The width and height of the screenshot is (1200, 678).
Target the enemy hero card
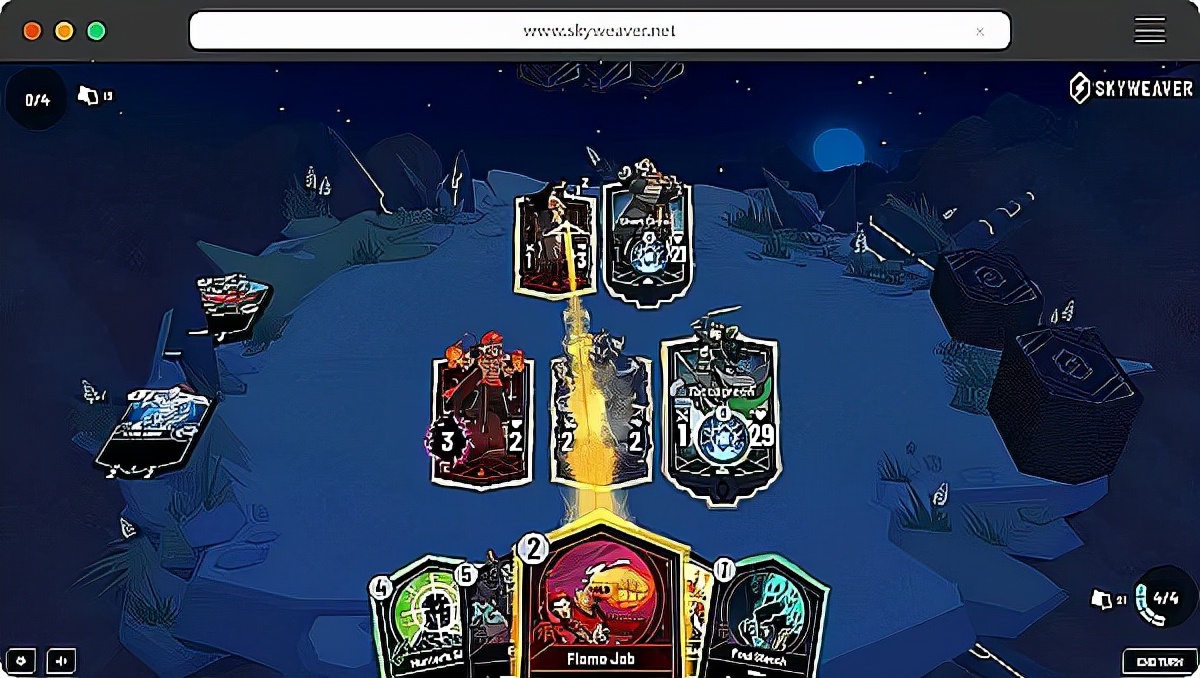(x=647, y=230)
